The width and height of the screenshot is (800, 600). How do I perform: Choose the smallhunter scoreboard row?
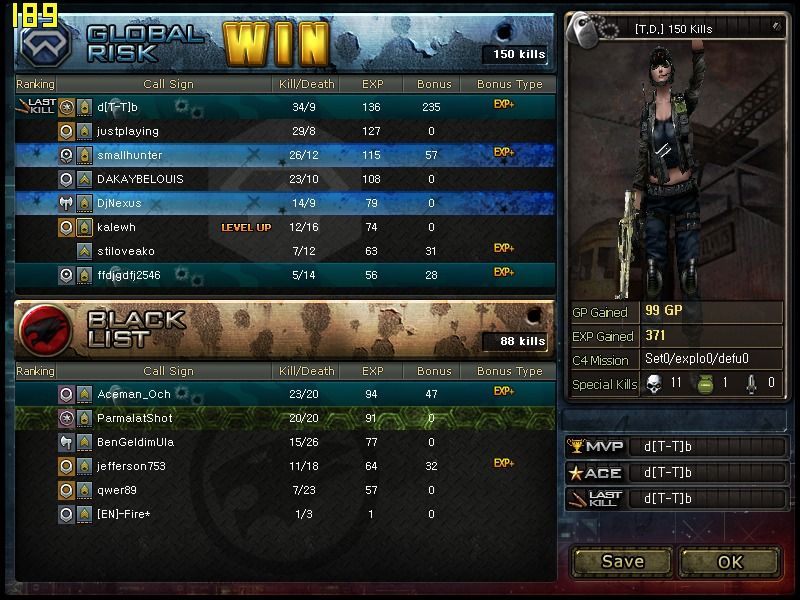point(285,155)
